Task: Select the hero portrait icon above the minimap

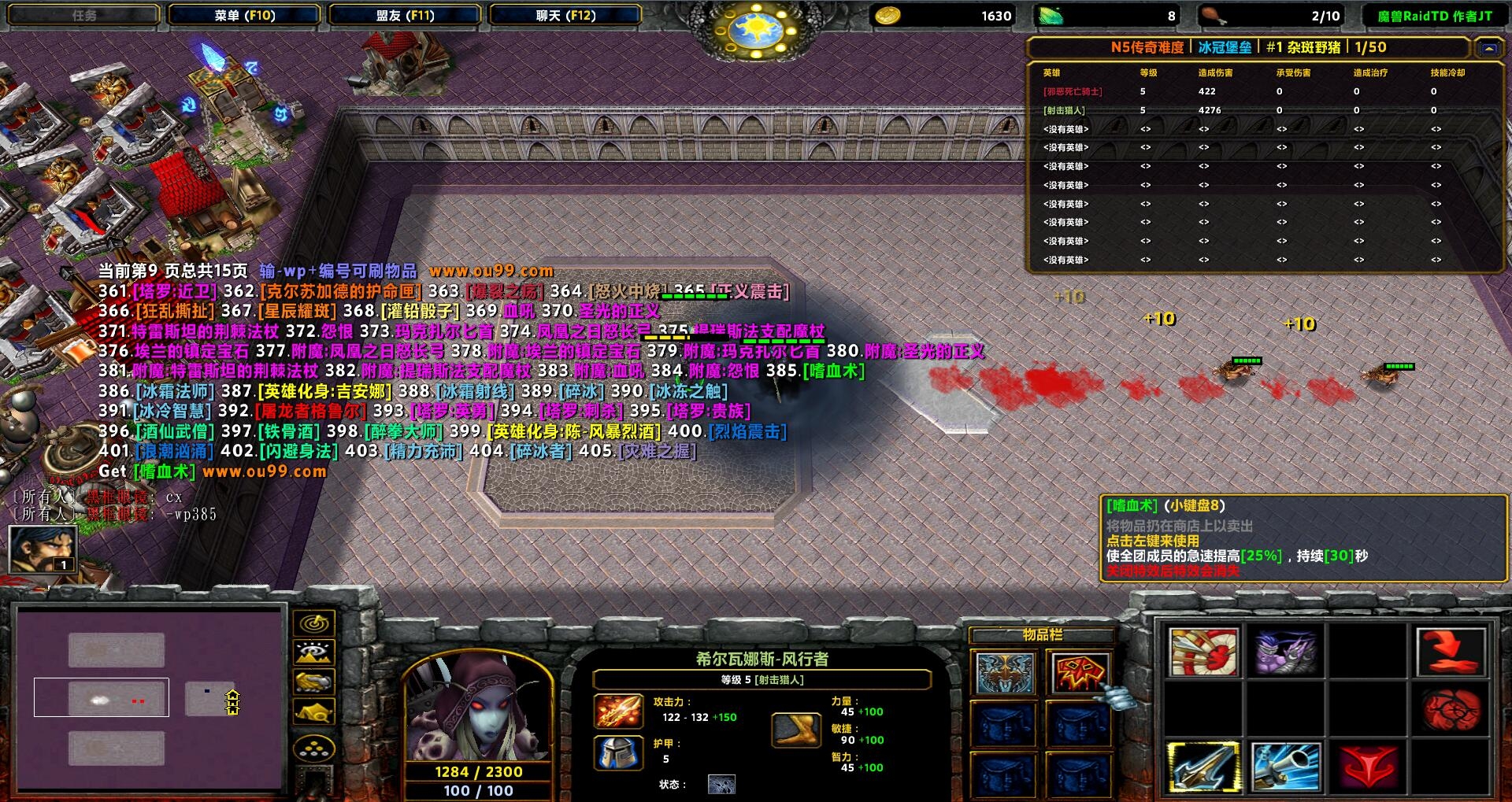Action: coord(43,549)
